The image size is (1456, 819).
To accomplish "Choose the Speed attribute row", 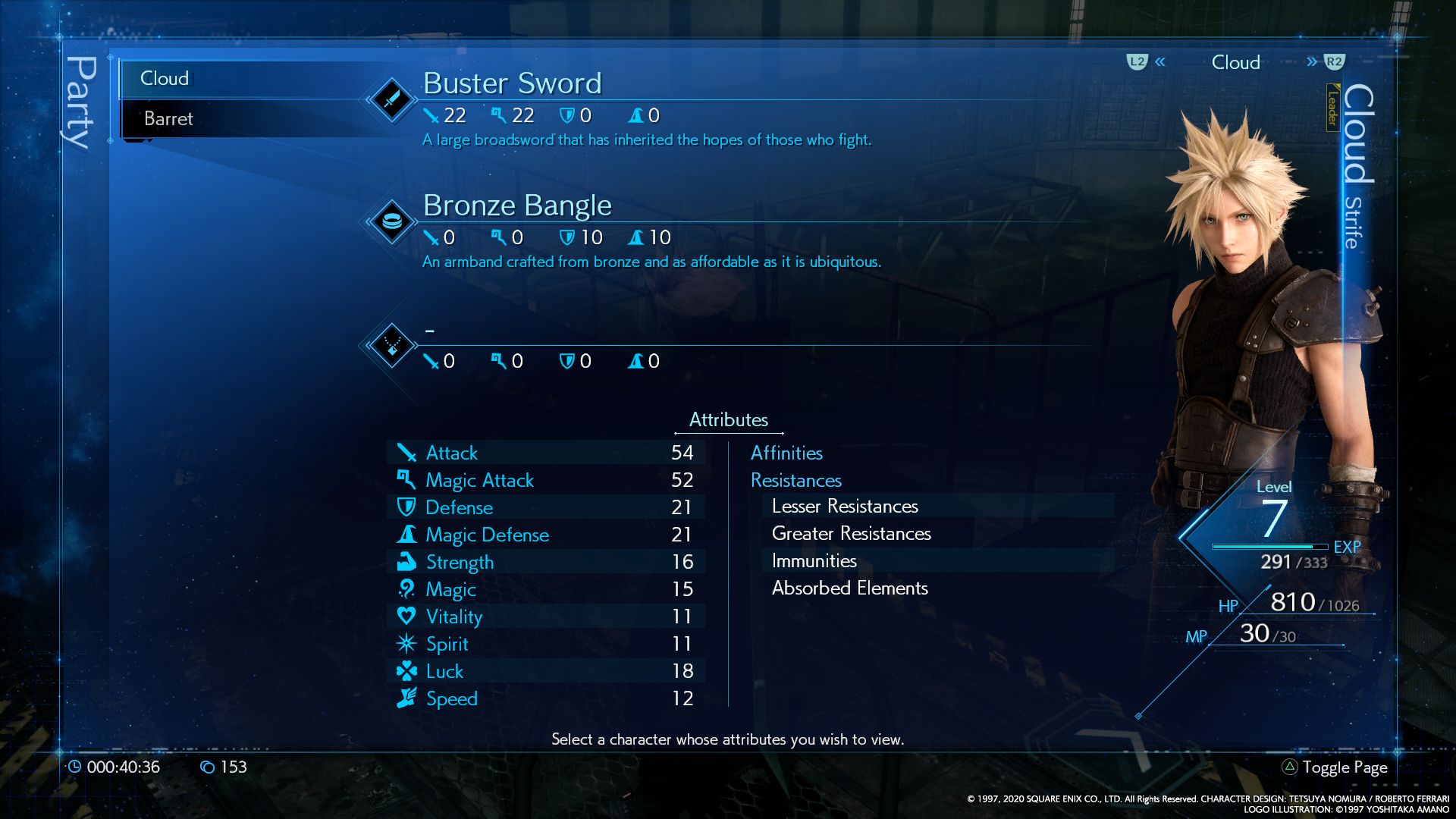I will coord(546,698).
